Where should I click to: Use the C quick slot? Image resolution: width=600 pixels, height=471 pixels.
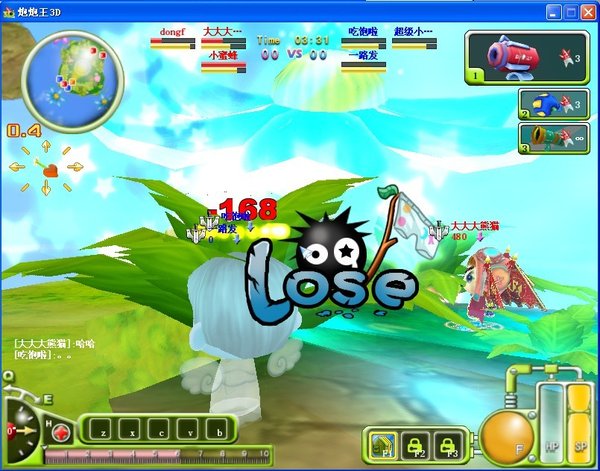click(160, 432)
